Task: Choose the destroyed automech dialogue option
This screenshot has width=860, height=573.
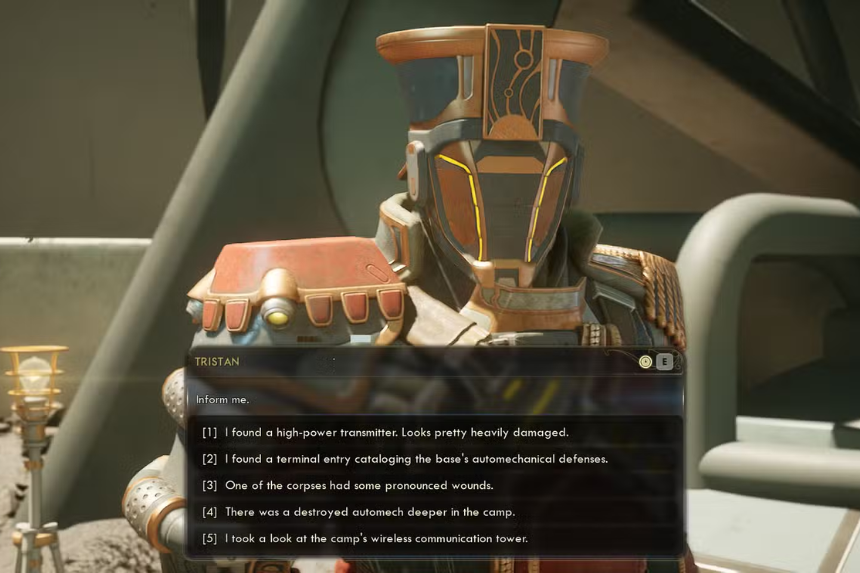Action: click(370, 512)
